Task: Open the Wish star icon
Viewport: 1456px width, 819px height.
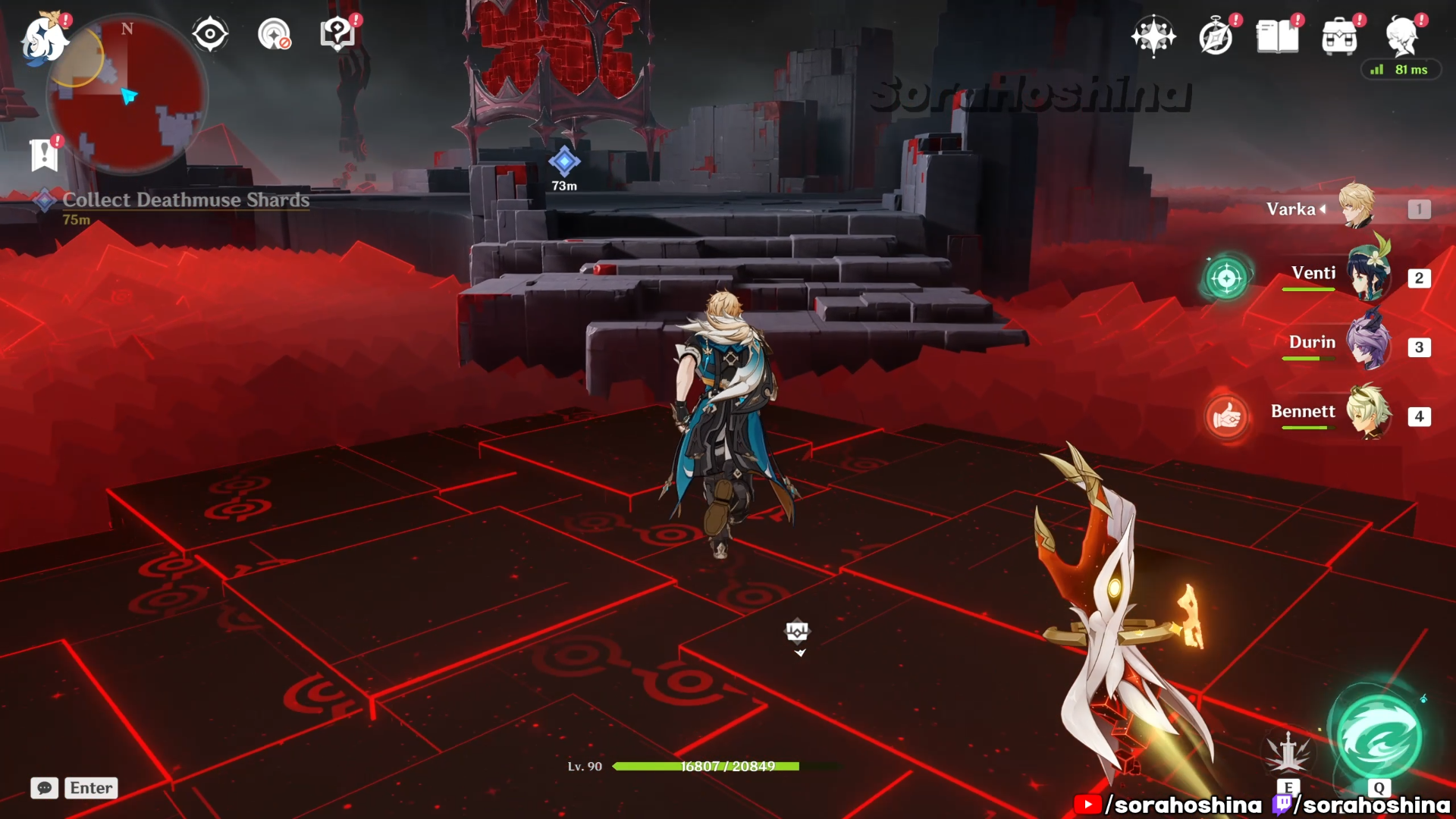Action: (x=1153, y=36)
